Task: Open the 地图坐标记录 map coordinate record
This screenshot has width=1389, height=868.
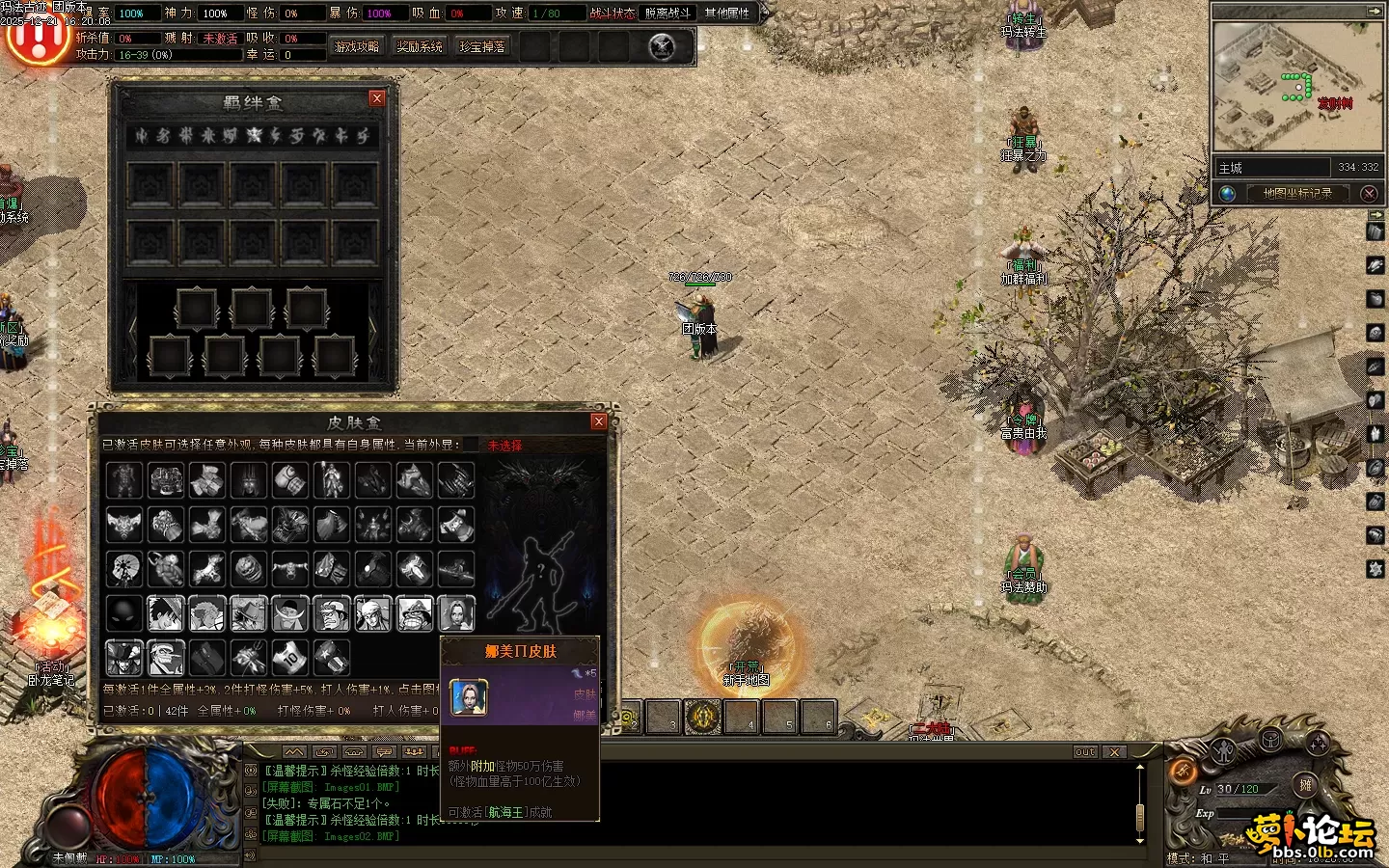Action: pos(1297,193)
